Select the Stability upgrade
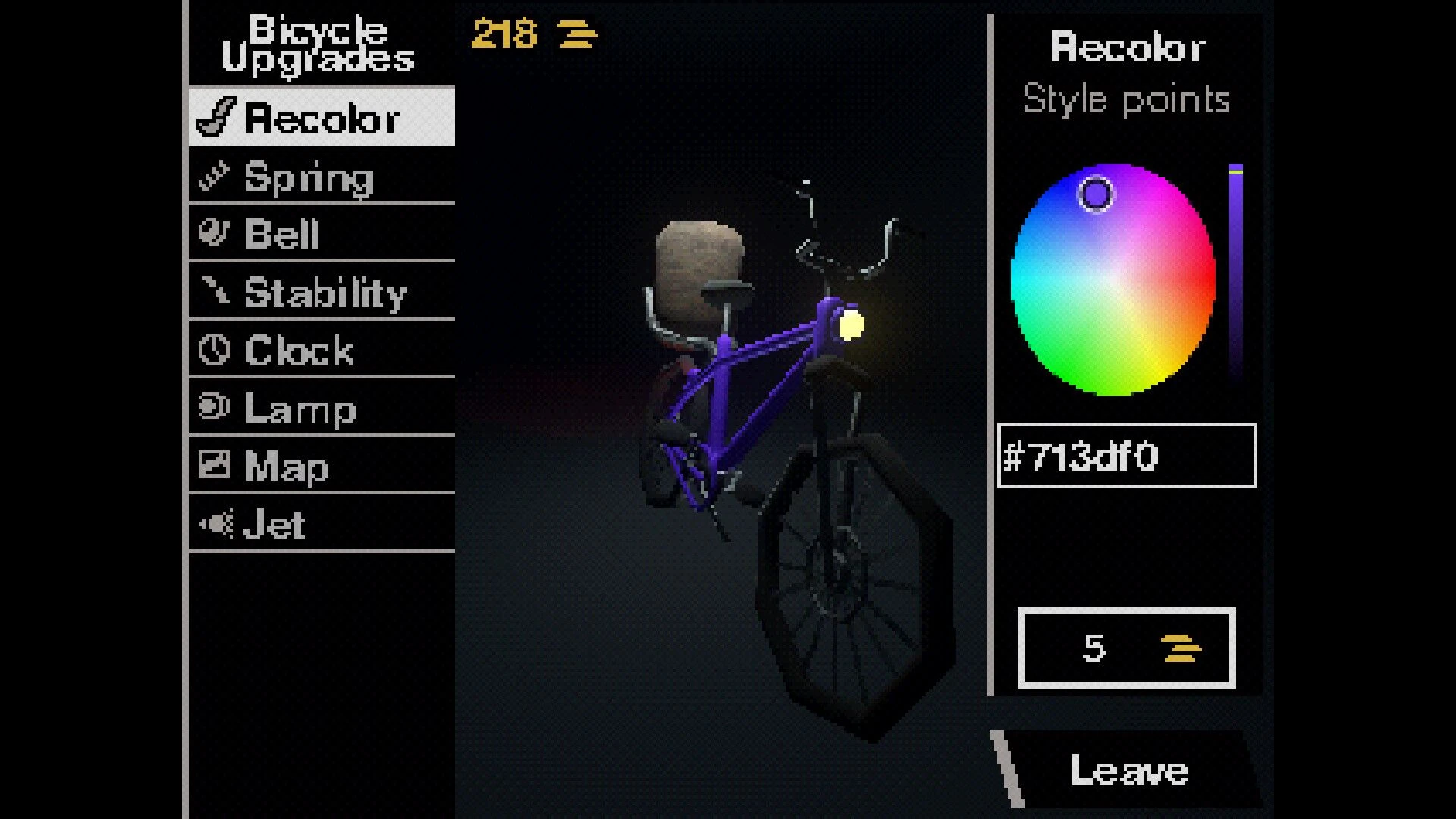 (x=322, y=292)
